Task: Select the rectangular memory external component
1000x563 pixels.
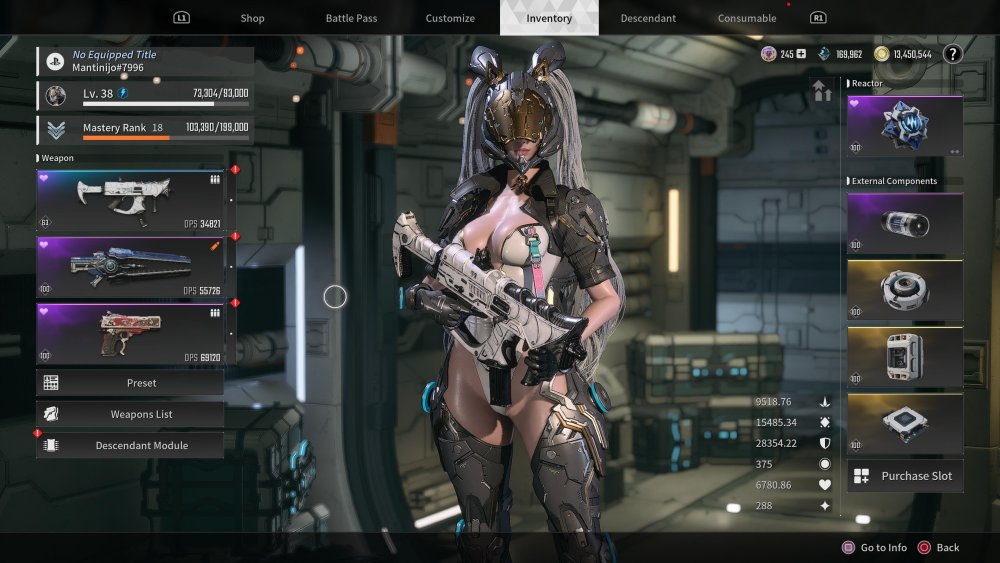Action: (x=904, y=357)
